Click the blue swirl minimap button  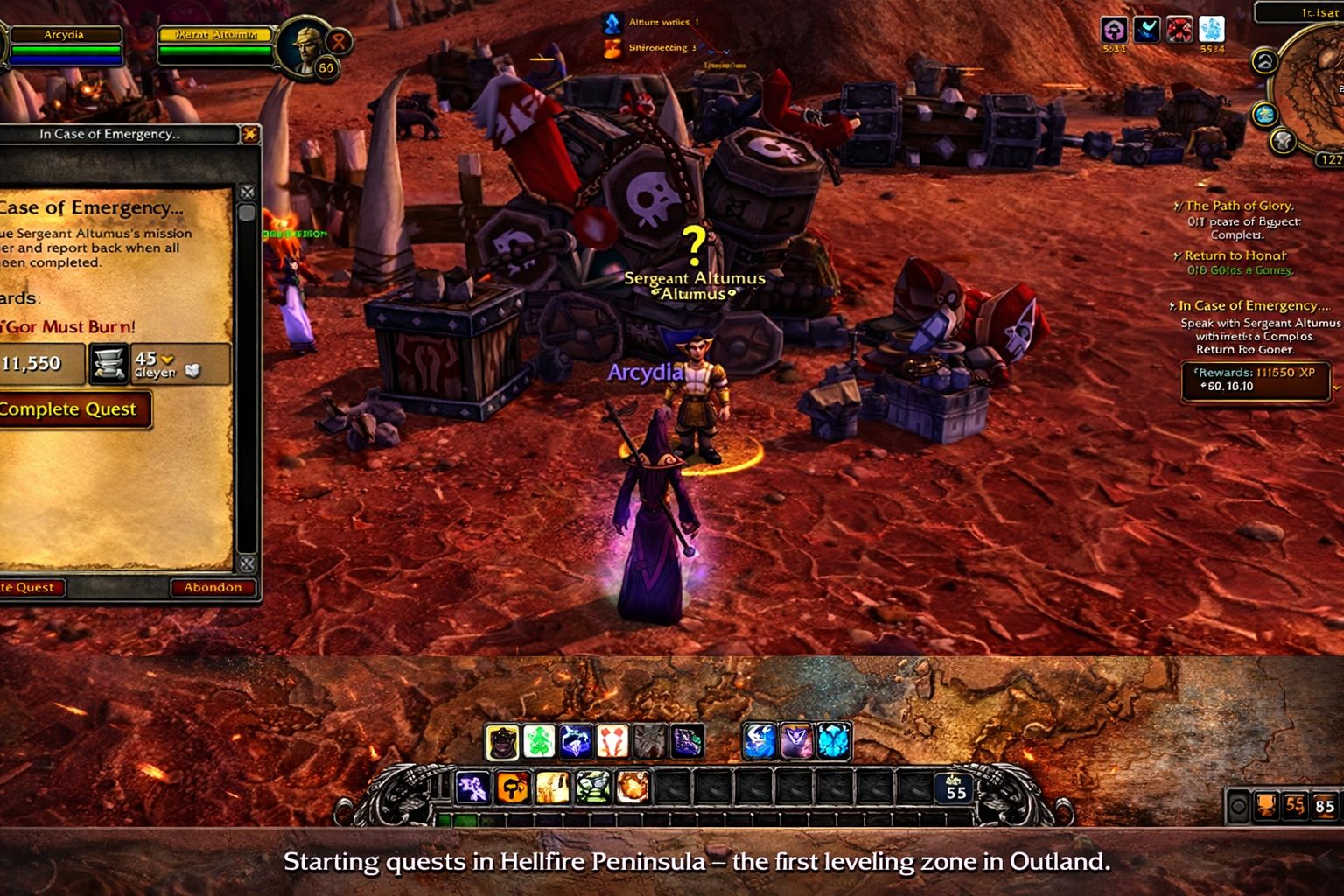1264,114
